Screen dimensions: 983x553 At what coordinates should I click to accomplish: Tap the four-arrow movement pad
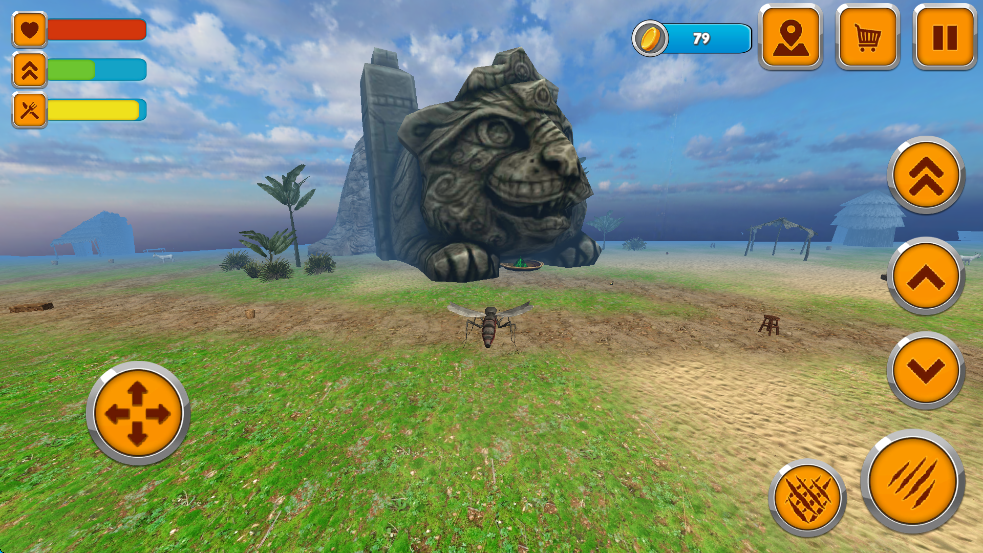point(138,413)
